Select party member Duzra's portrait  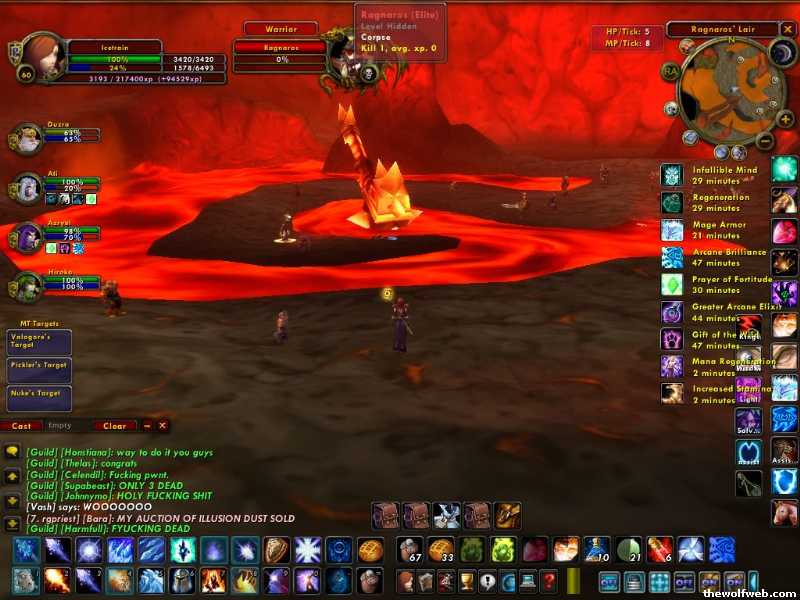click(28, 138)
